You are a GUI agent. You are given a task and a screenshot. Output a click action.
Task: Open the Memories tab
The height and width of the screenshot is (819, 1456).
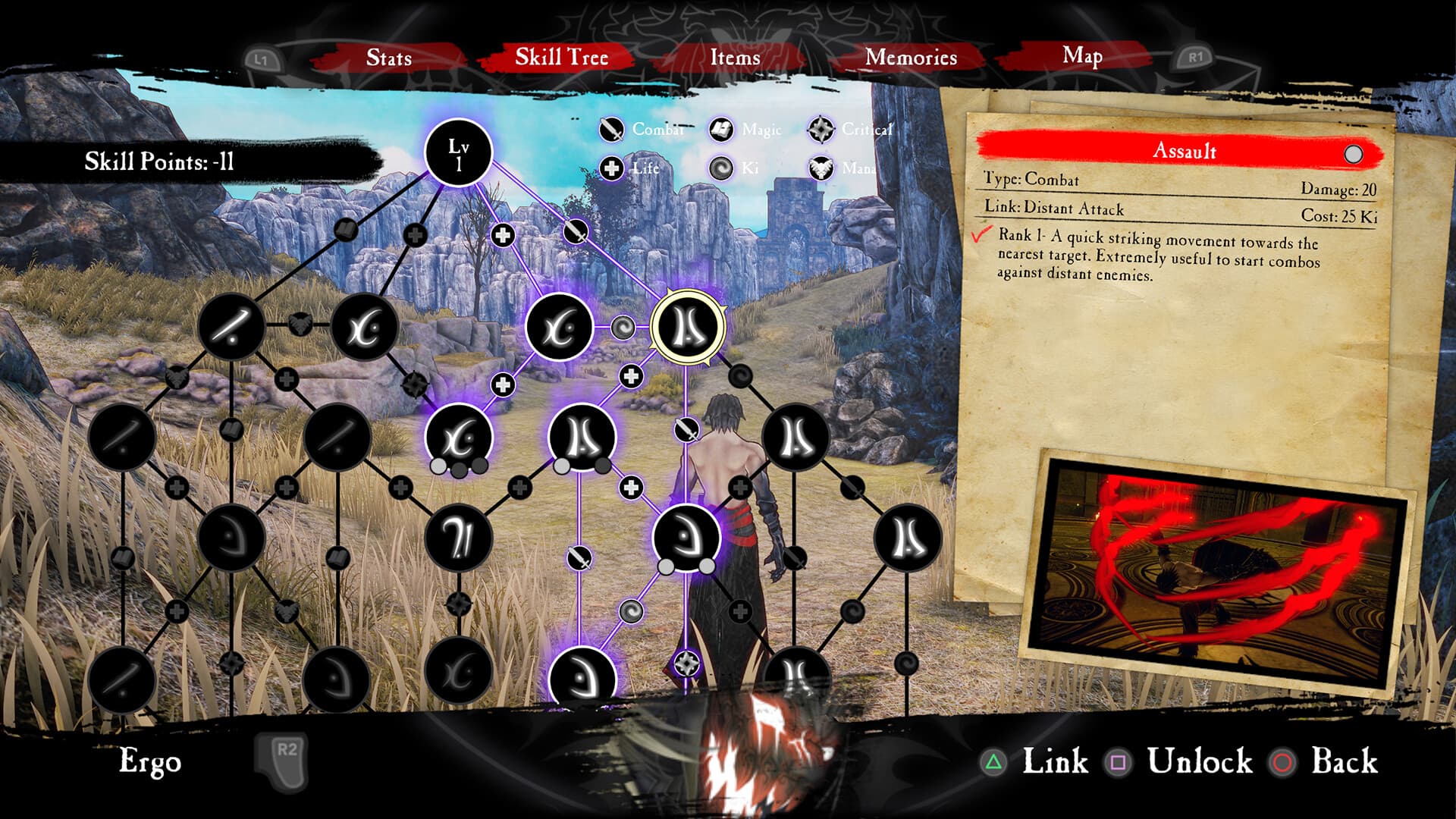click(912, 58)
